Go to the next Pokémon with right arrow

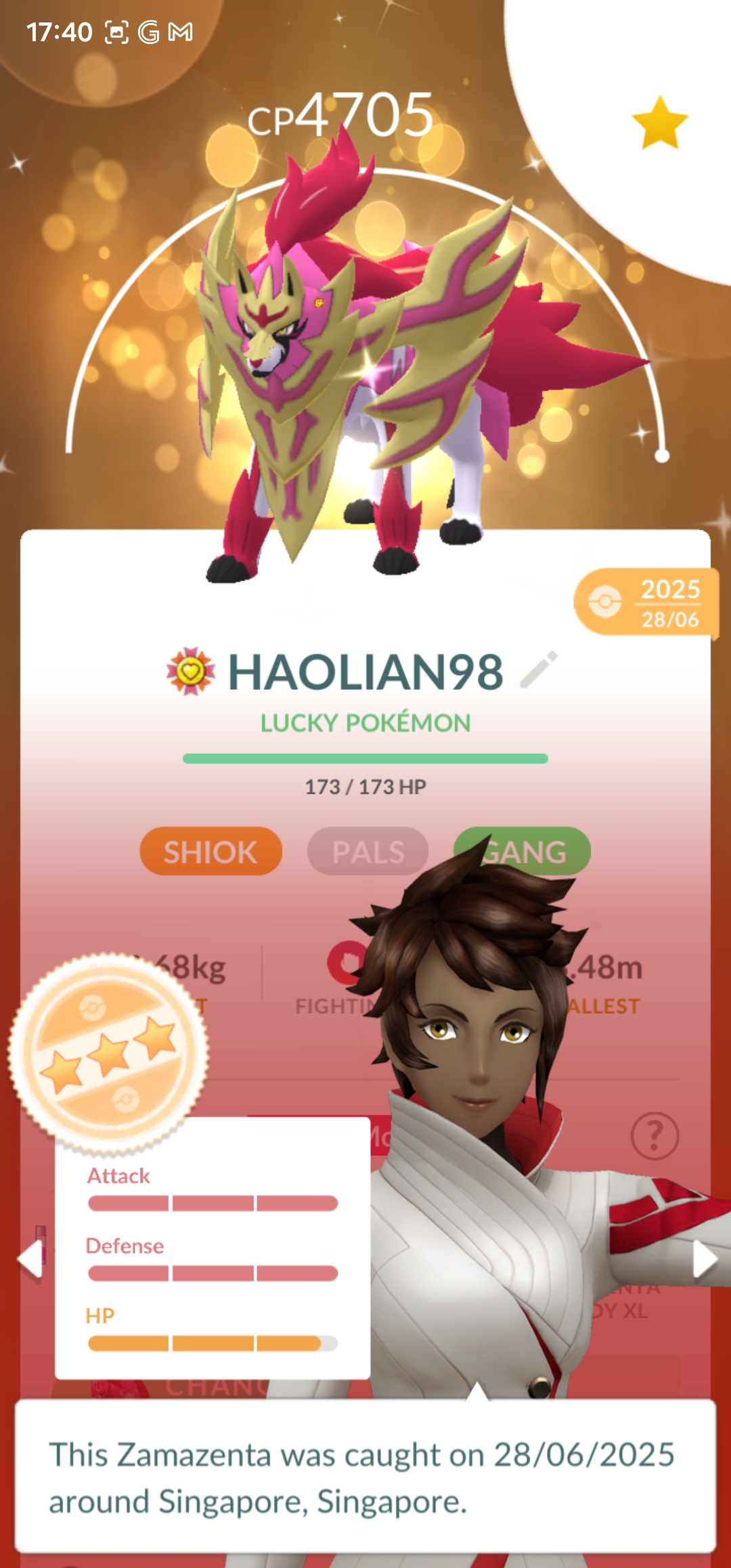[705, 1260]
